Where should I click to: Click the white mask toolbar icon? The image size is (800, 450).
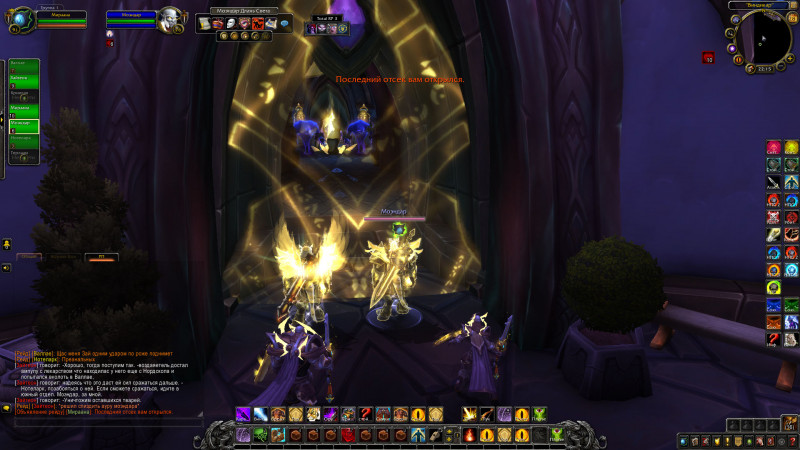click(231, 23)
